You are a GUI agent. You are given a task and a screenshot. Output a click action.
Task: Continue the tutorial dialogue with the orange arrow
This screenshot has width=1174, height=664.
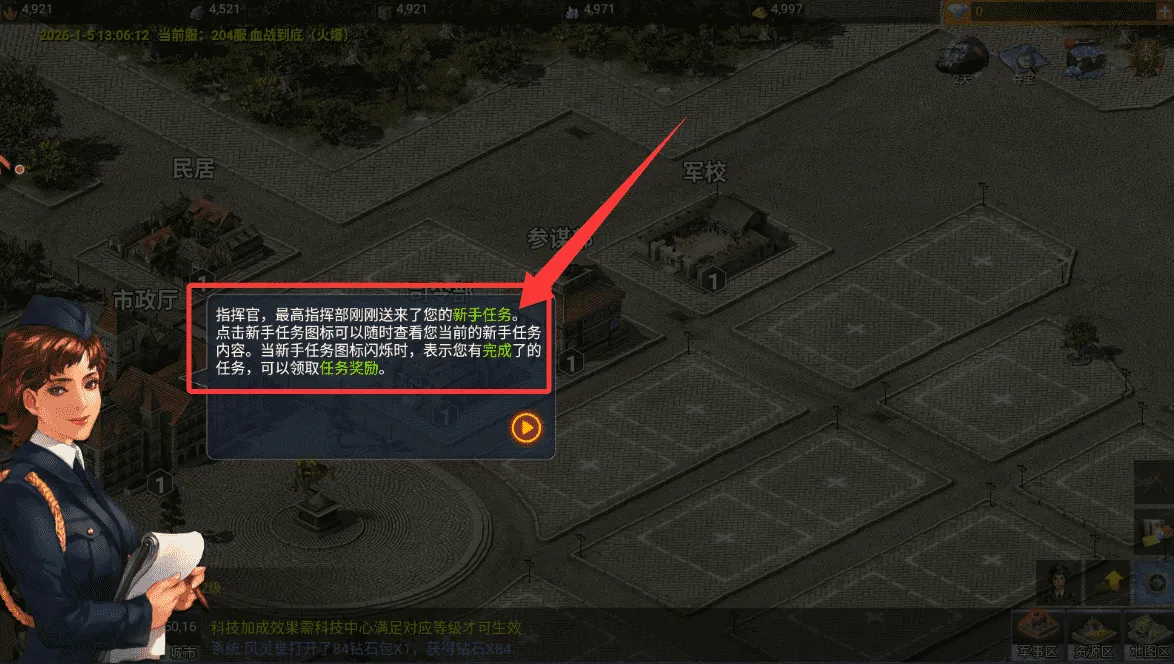pyautogui.click(x=526, y=428)
